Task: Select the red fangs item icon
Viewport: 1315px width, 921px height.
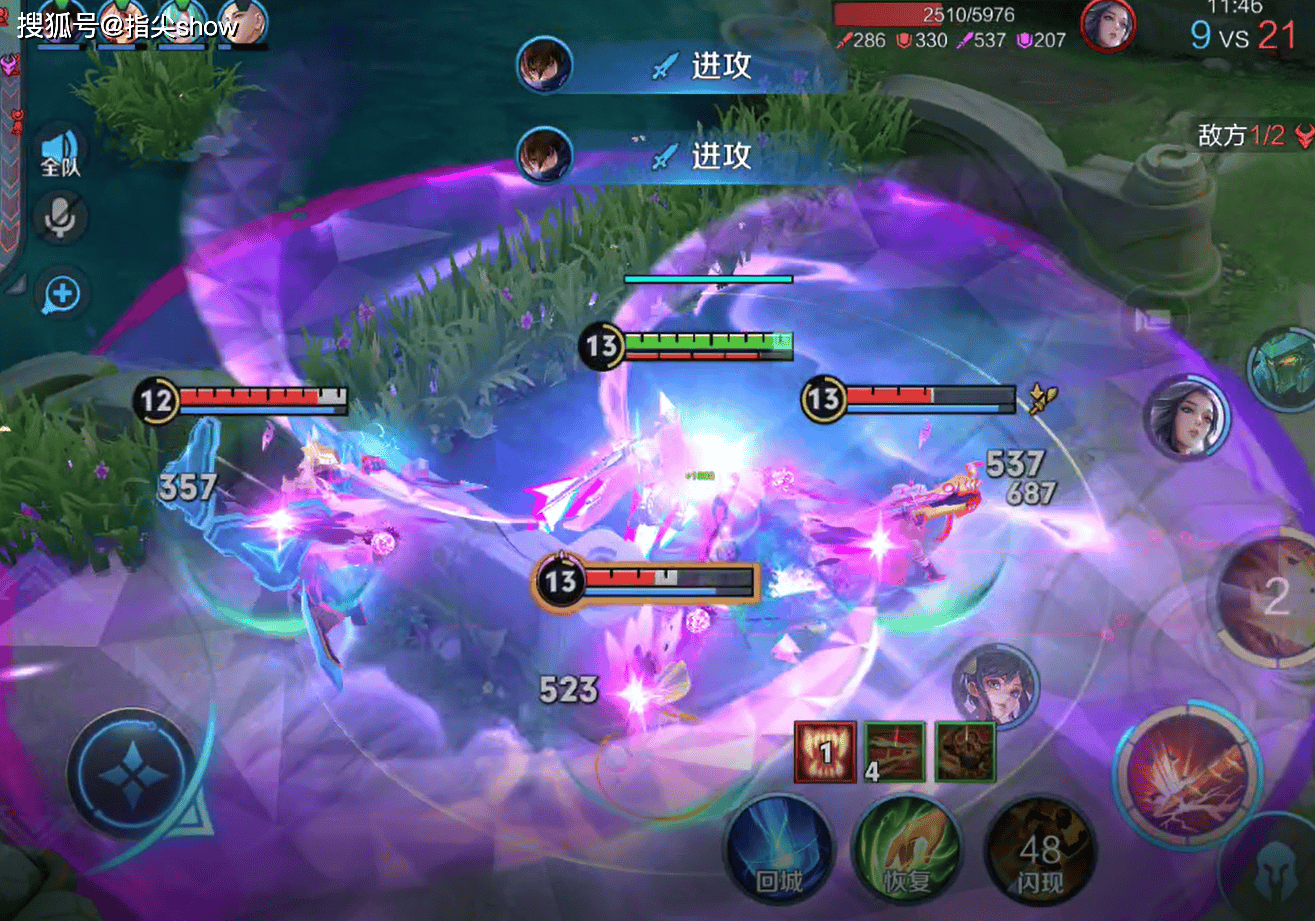Action: coord(825,751)
